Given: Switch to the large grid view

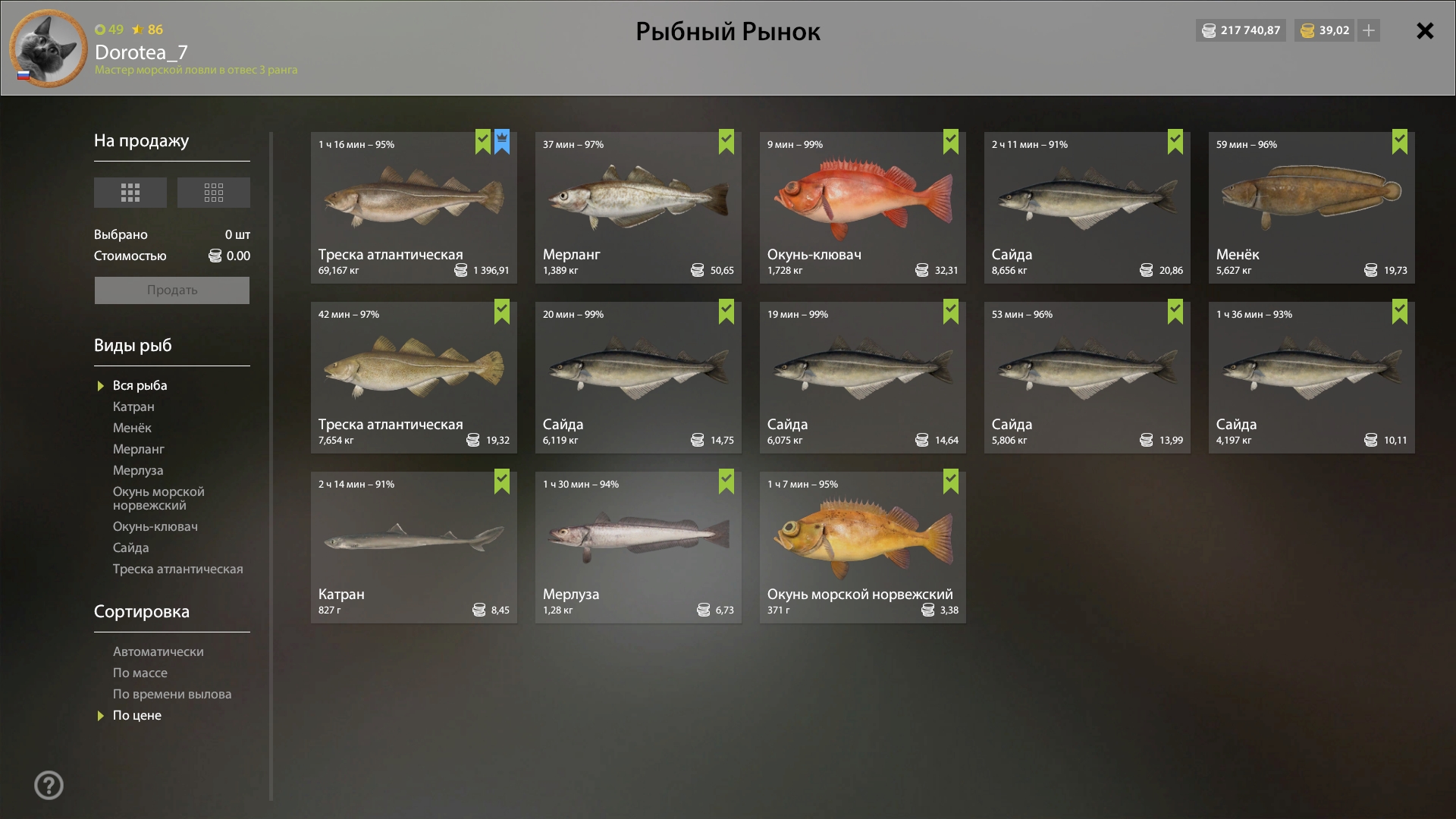Looking at the screenshot, I should (x=130, y=193).
